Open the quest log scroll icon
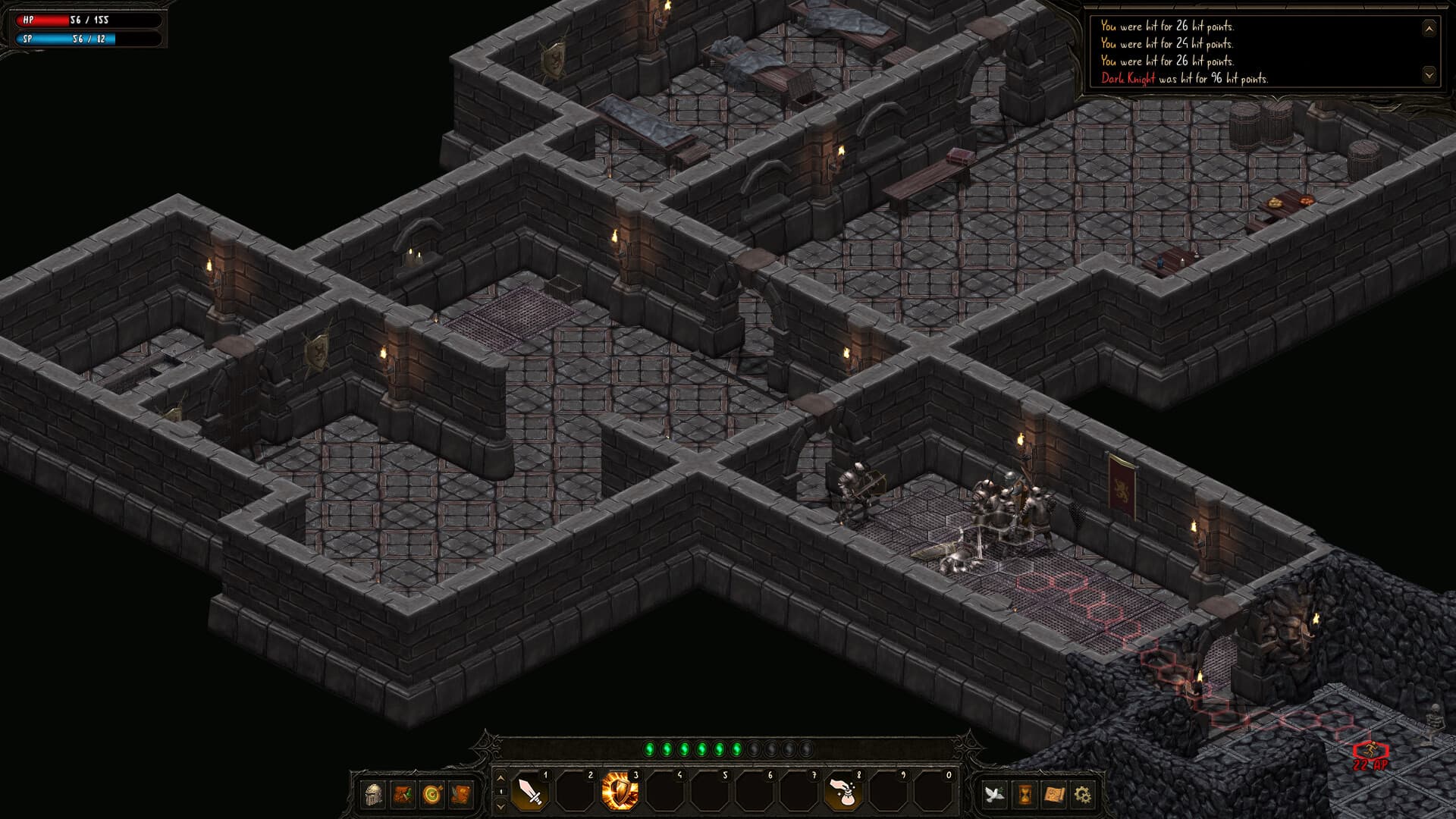This screenshot has width=1456, height=819. (x=460, y=795)
